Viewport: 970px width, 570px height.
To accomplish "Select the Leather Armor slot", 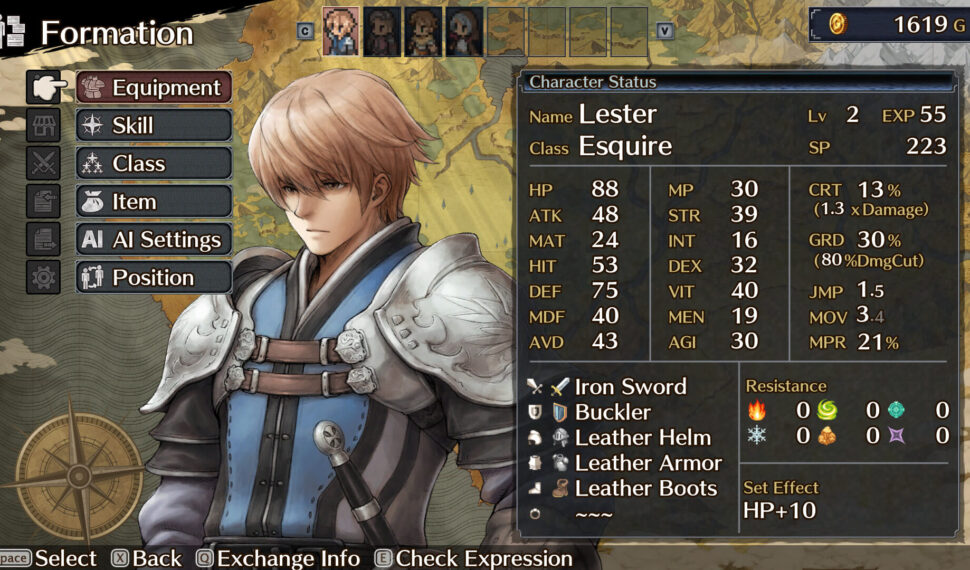I will (x=647, y=463).
